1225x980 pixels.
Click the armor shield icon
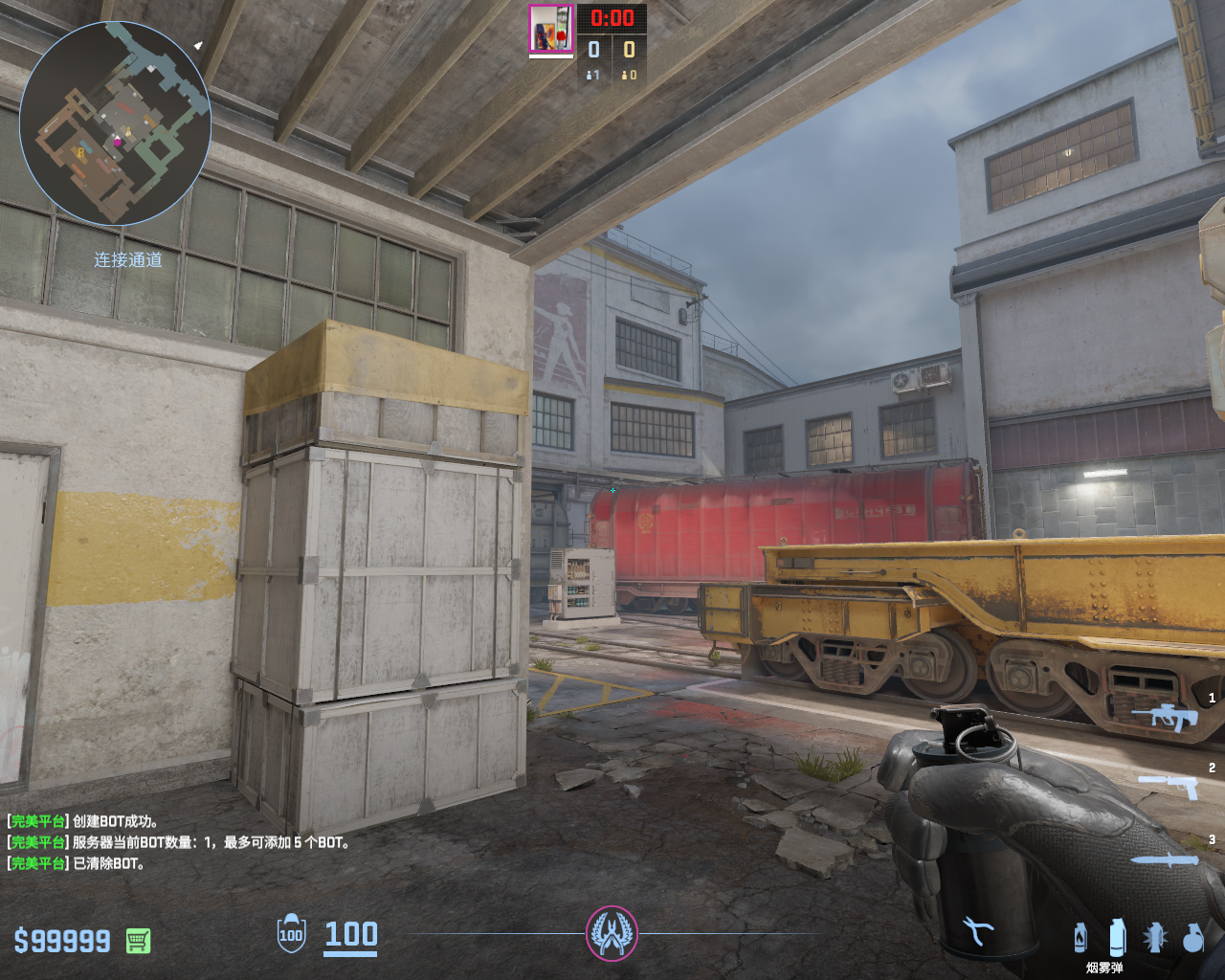(x=291, y=934)
